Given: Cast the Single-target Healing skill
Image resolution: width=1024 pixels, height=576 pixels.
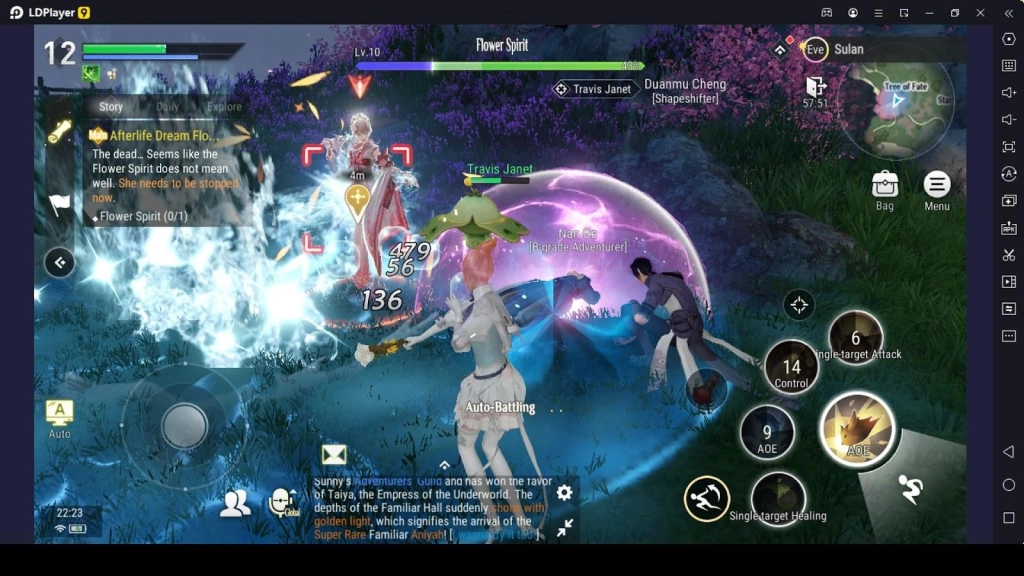Looking at the screenshot, I should point(778,497).
